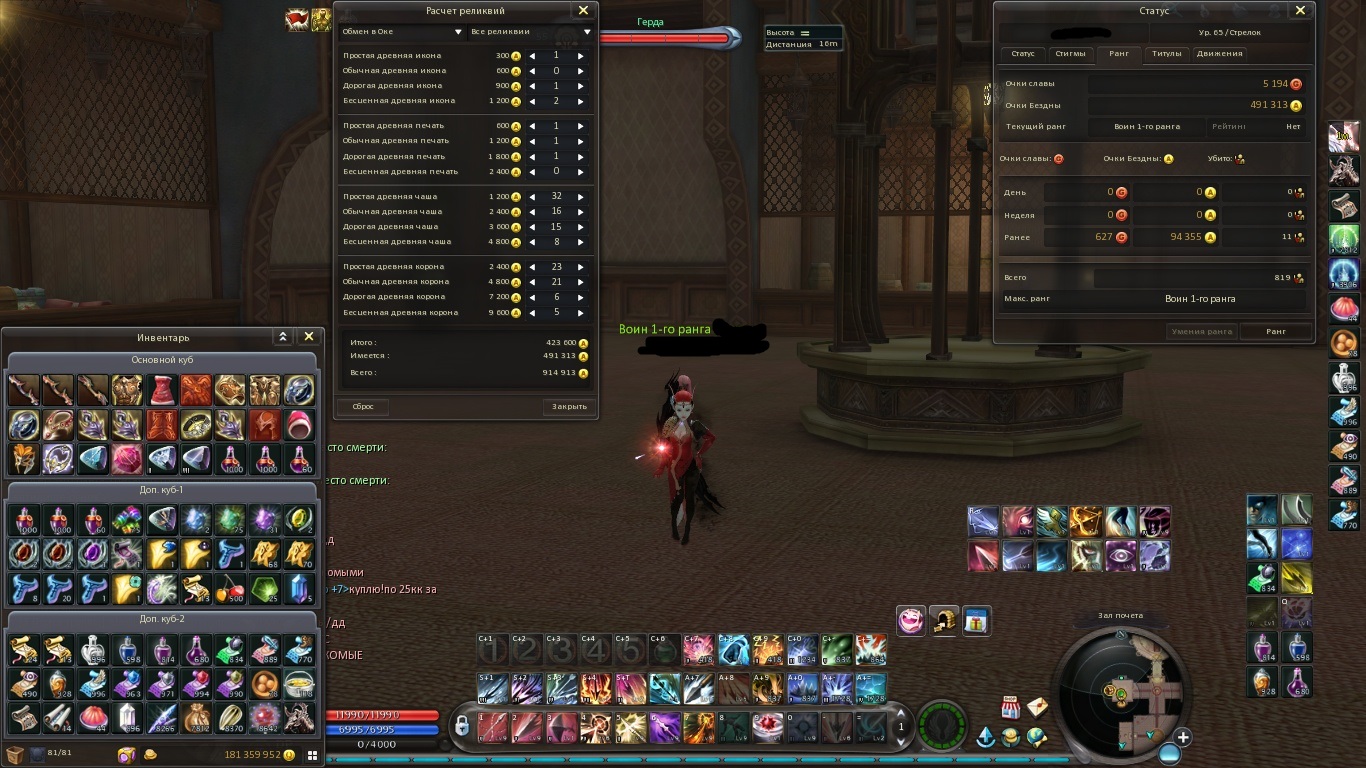Decrease 'Бесценная древняя корона' quantity
Screen dimensions: 1366x768
pyautogui.click(x=532, y=312)
